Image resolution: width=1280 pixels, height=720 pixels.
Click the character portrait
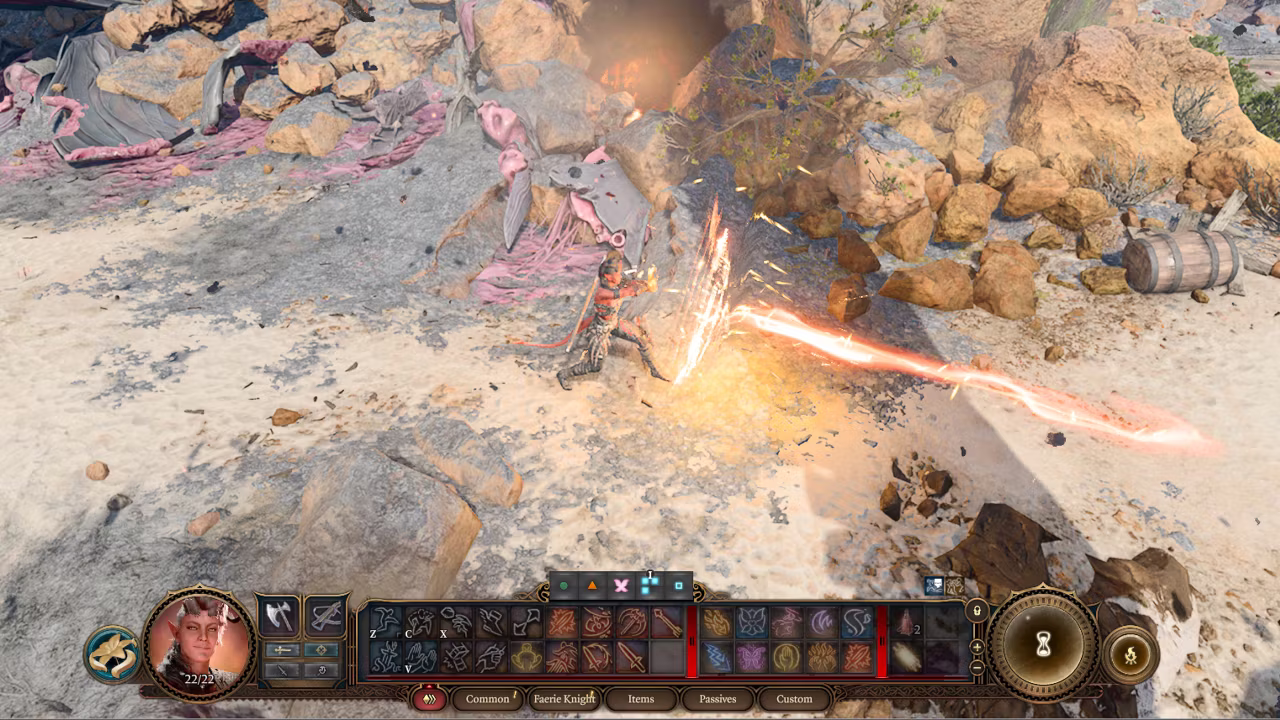tap(198, 639)
